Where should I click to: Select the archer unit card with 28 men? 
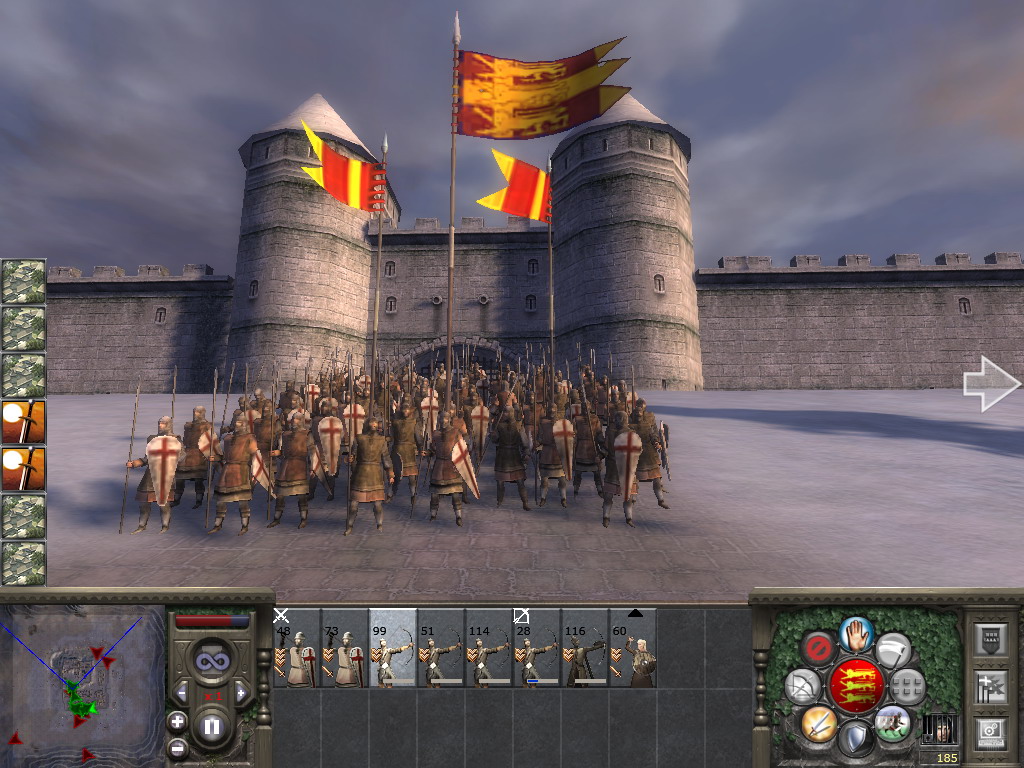pos(537,649)
